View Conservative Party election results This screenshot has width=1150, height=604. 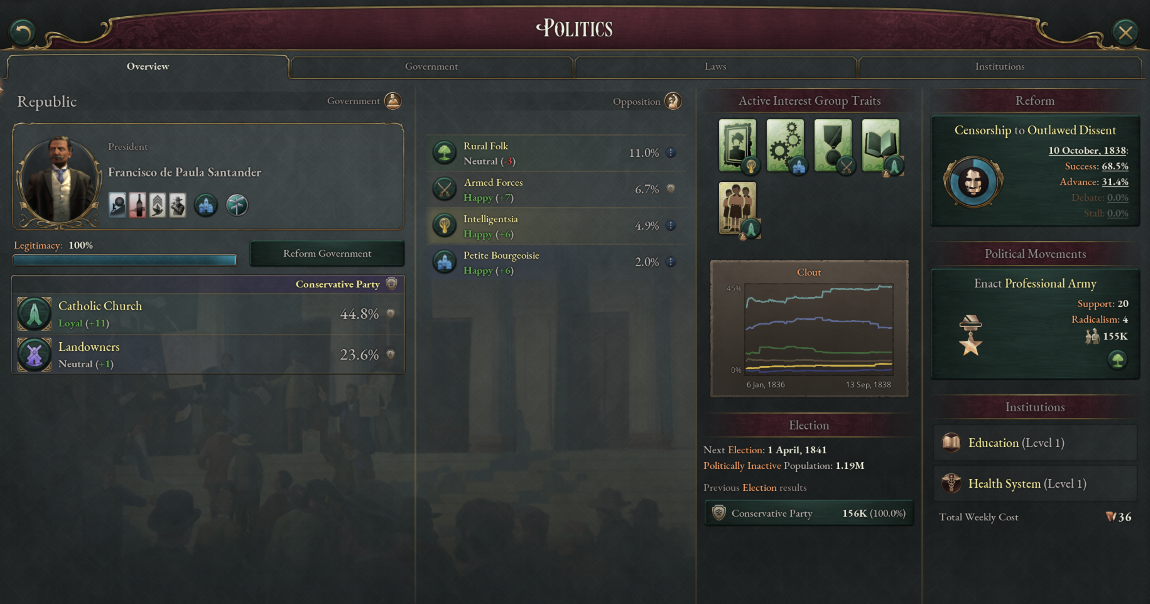pyautogui.click(x=808, y=514)
